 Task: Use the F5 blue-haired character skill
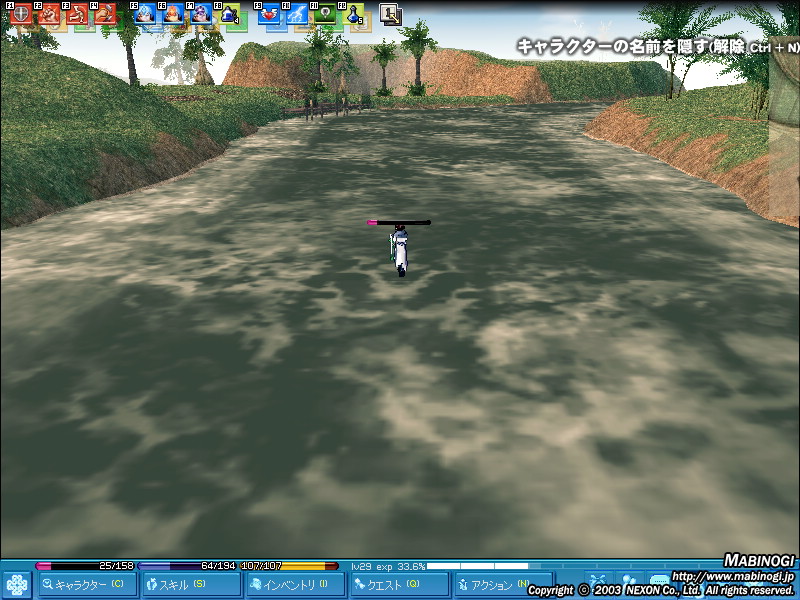coord(145,14)
